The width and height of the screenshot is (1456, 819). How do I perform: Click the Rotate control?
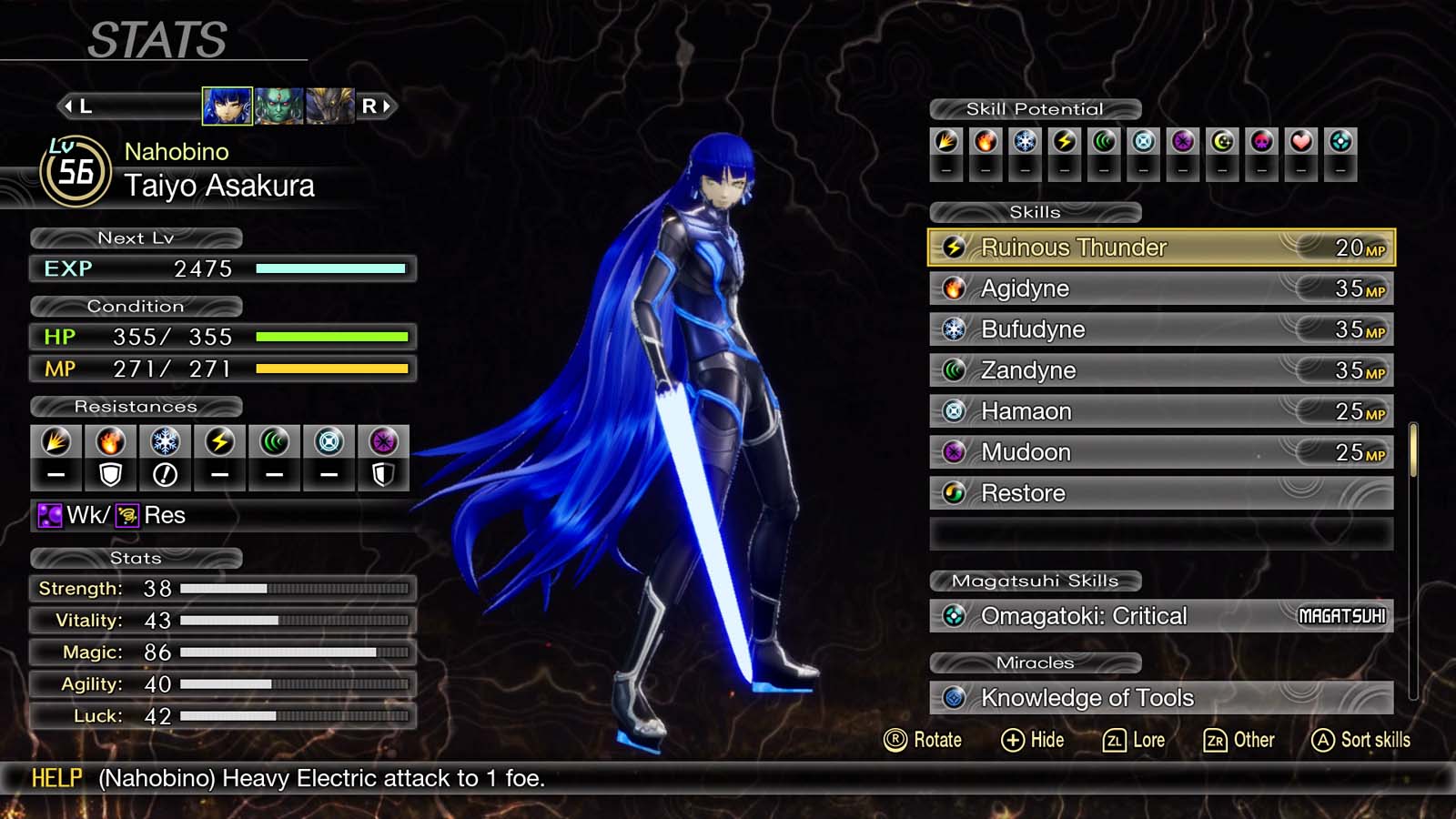(x=924, y=740)
